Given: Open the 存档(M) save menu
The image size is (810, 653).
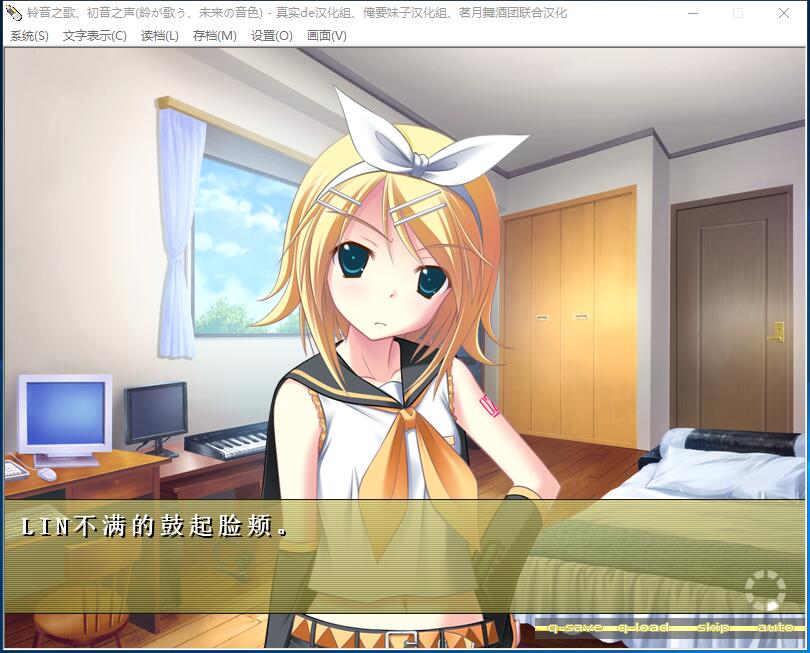Looking at the screenshot, I should coord(214,36).
